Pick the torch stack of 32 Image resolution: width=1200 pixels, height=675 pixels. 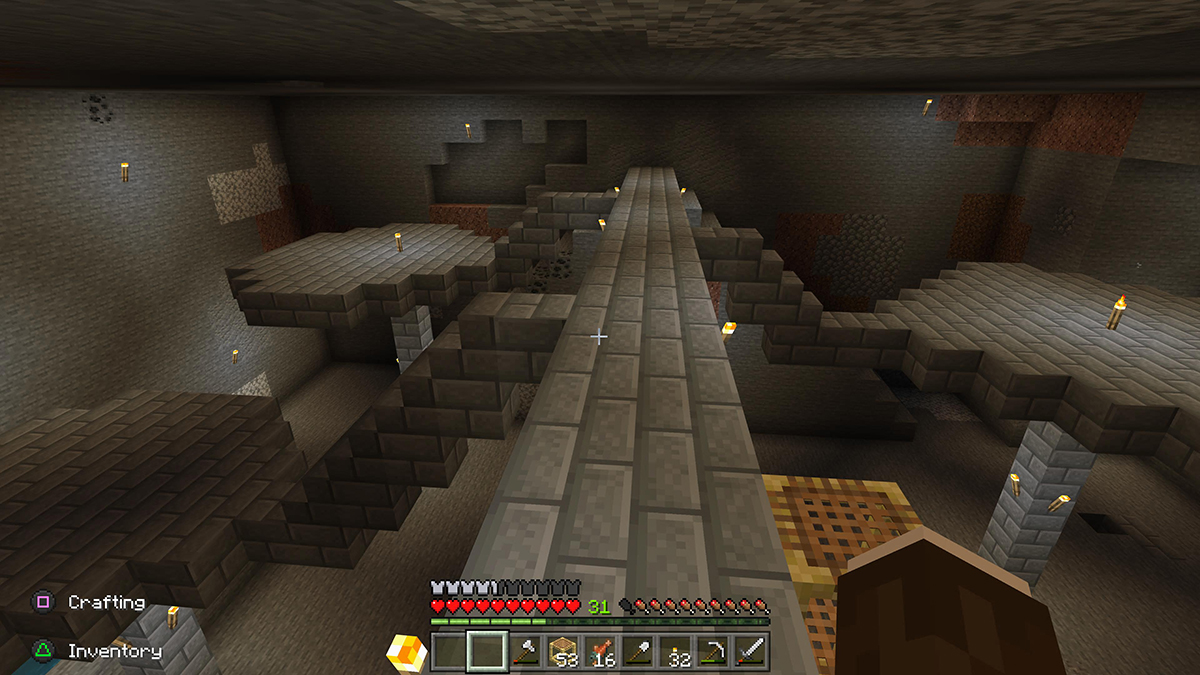[x=675, y=653]
